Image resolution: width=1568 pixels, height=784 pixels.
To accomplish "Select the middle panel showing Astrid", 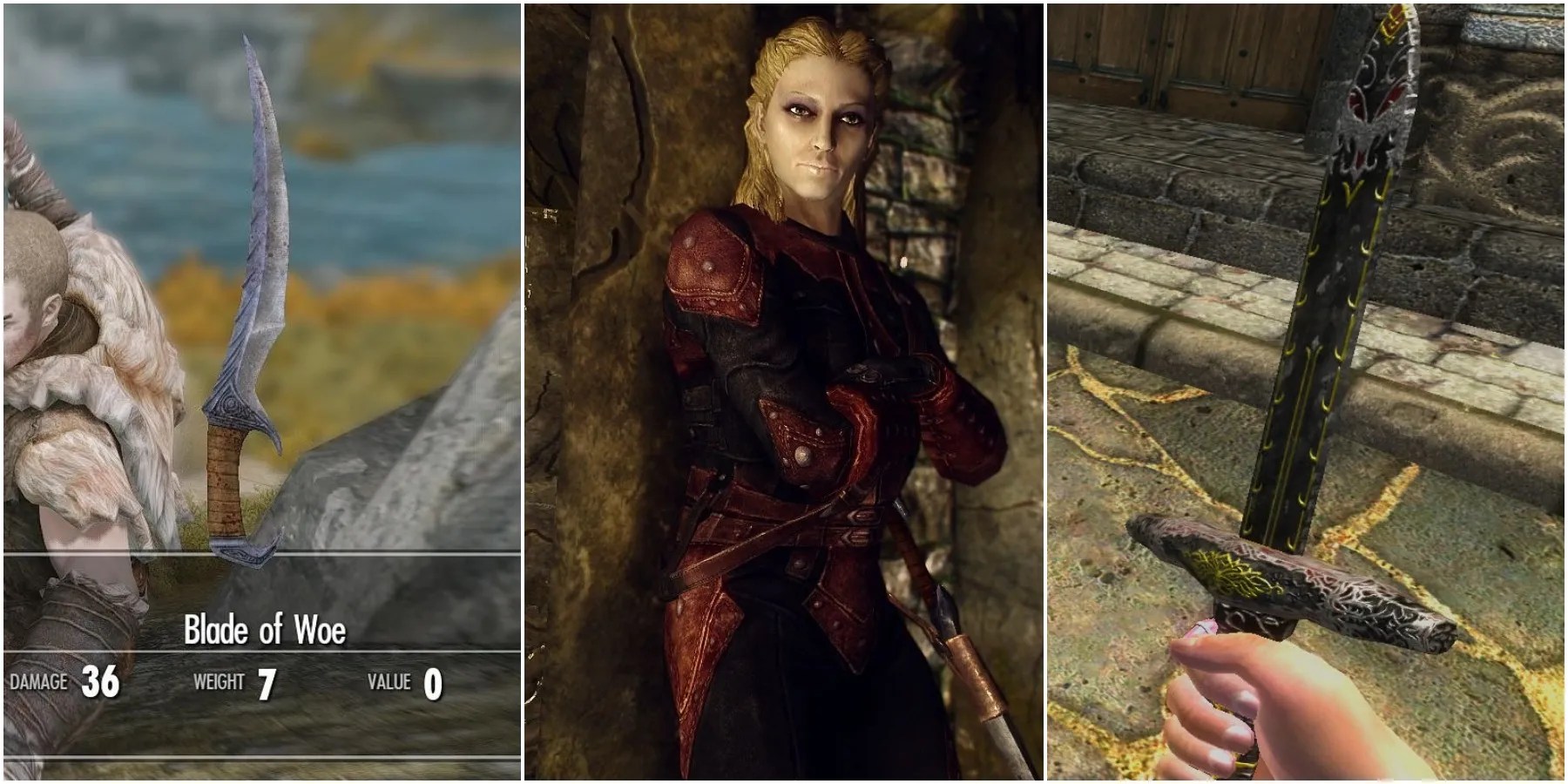I will 784,392.
